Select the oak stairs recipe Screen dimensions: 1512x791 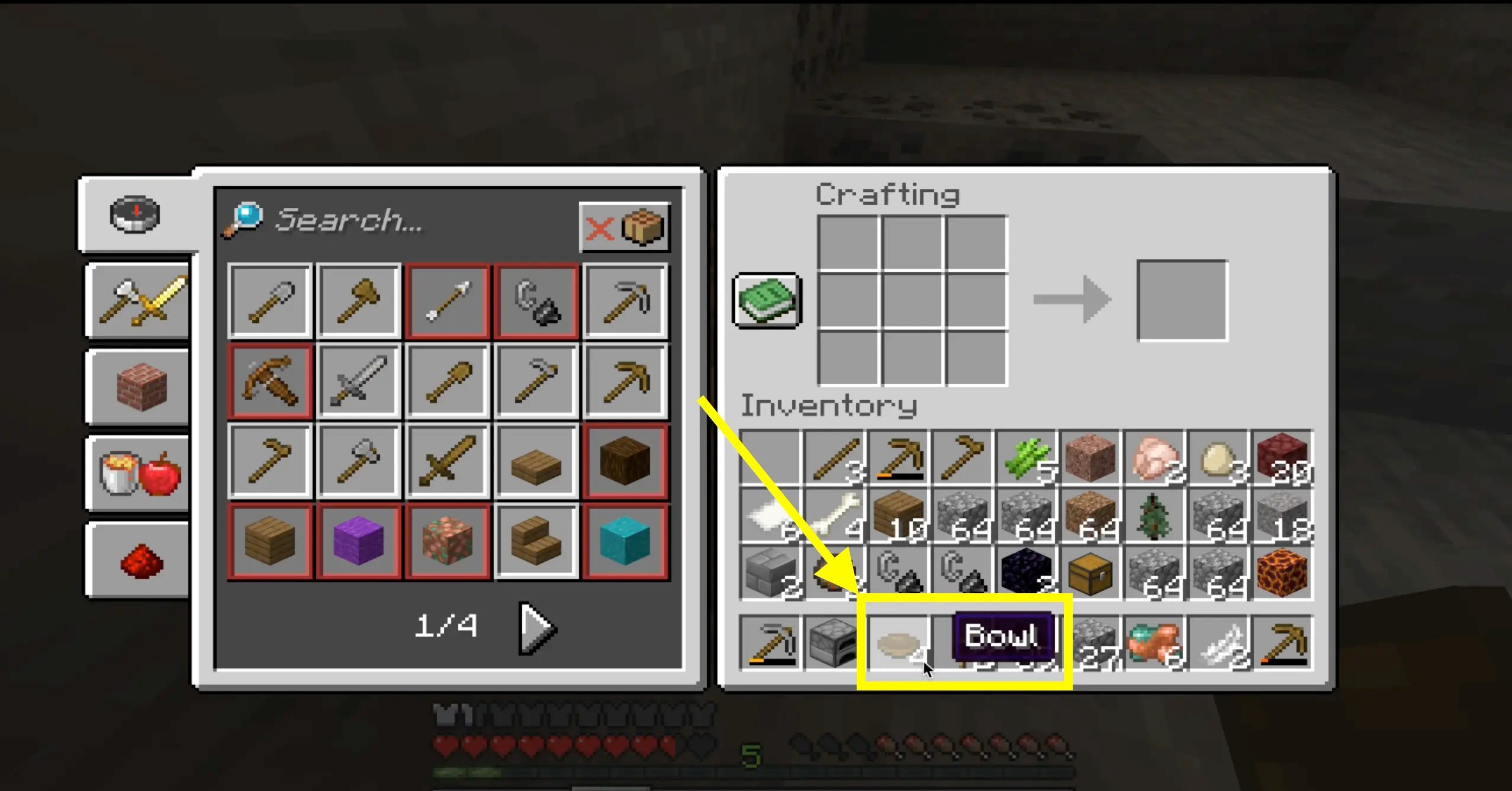pyautogui.click(x=536, y=541)
